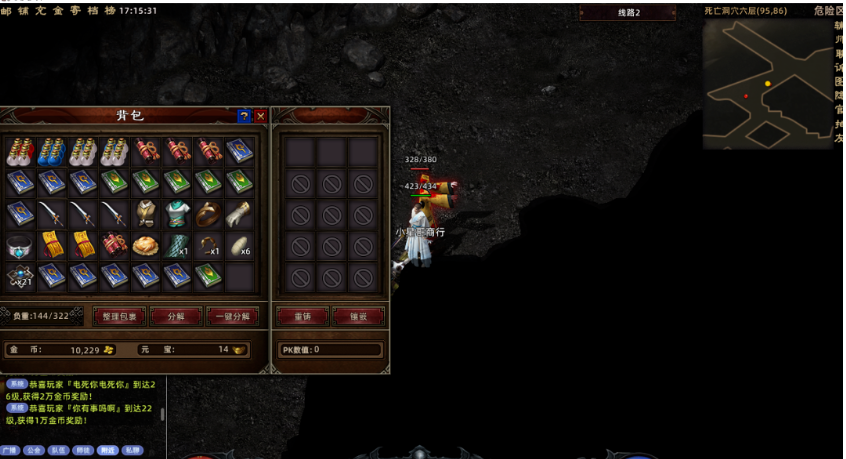Select the item stacked x21
846x459 pixels.
[x=20, y=277]
